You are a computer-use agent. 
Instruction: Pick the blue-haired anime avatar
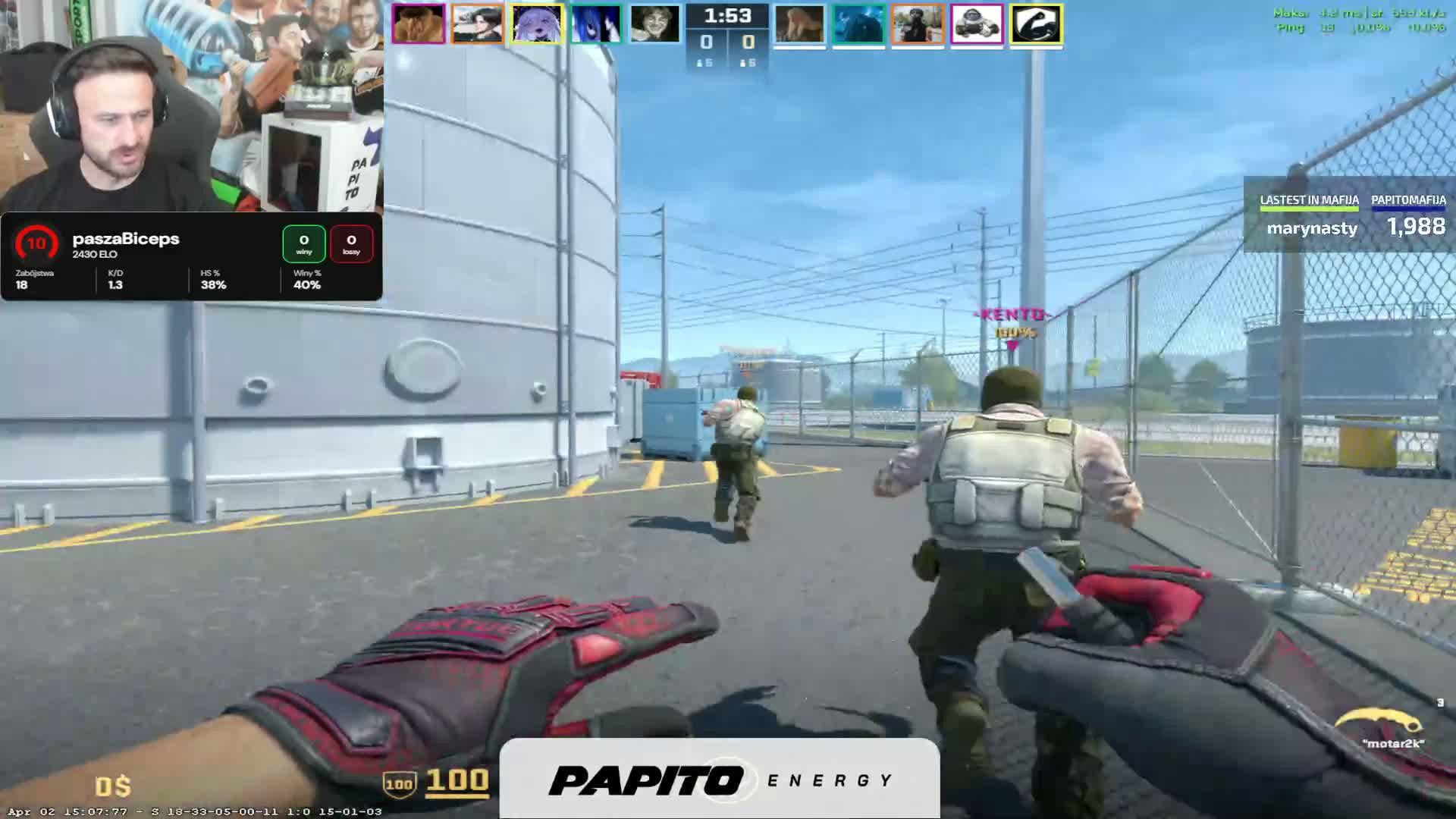click(596, 24)
